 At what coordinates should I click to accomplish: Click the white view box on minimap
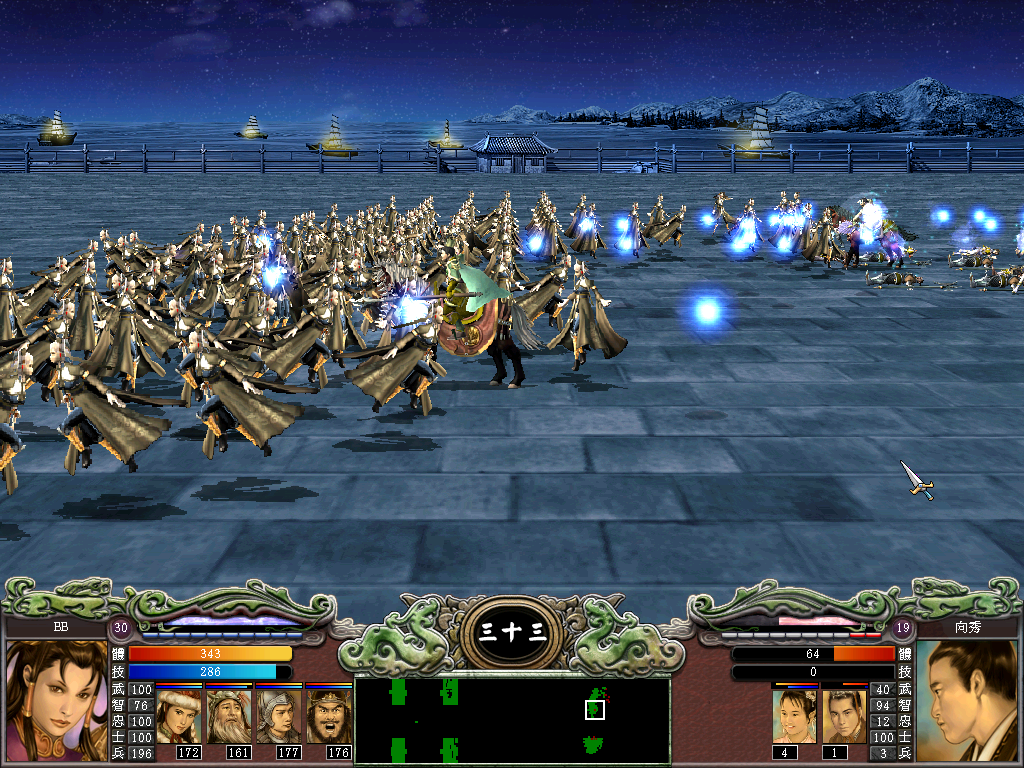[x=595, y=709]
